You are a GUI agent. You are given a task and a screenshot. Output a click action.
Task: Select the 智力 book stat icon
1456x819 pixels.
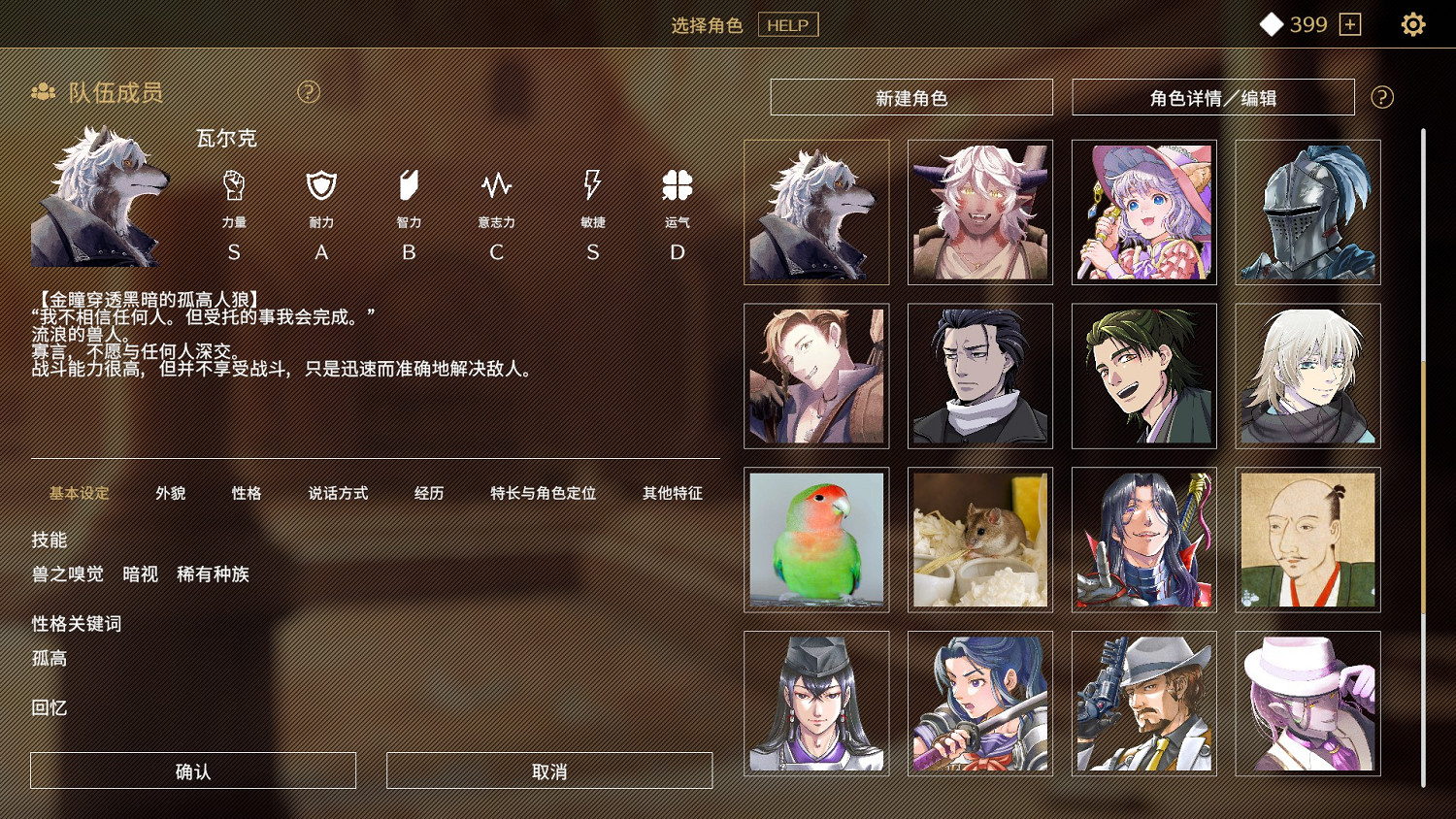pos(409,186)
